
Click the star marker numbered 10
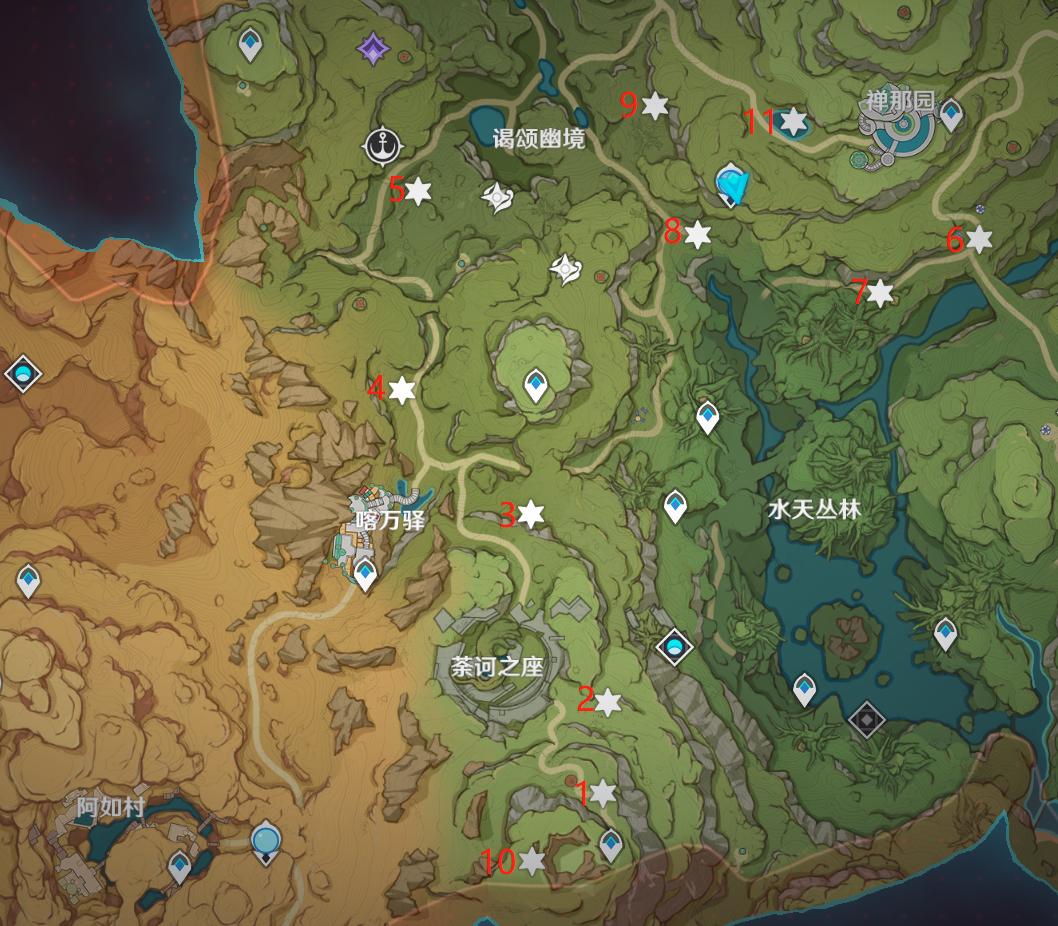(x=532, y=861)
